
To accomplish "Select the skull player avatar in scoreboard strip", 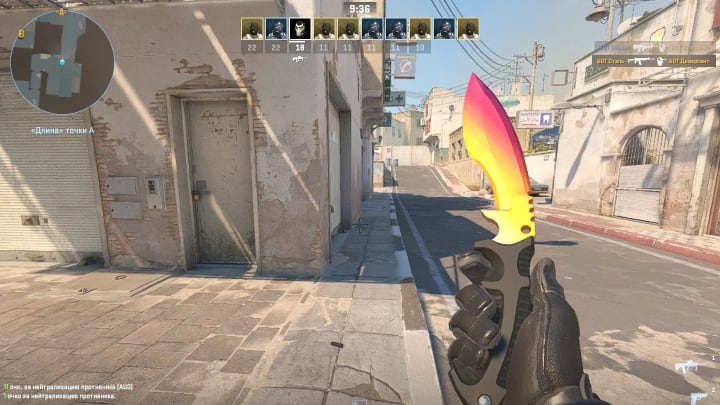I will click(299, 28).
